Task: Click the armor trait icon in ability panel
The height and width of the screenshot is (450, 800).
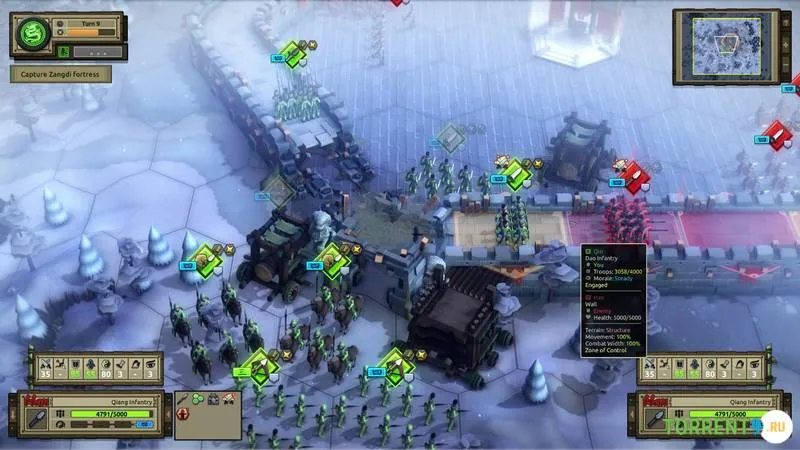Action: [x=215, y=399]
